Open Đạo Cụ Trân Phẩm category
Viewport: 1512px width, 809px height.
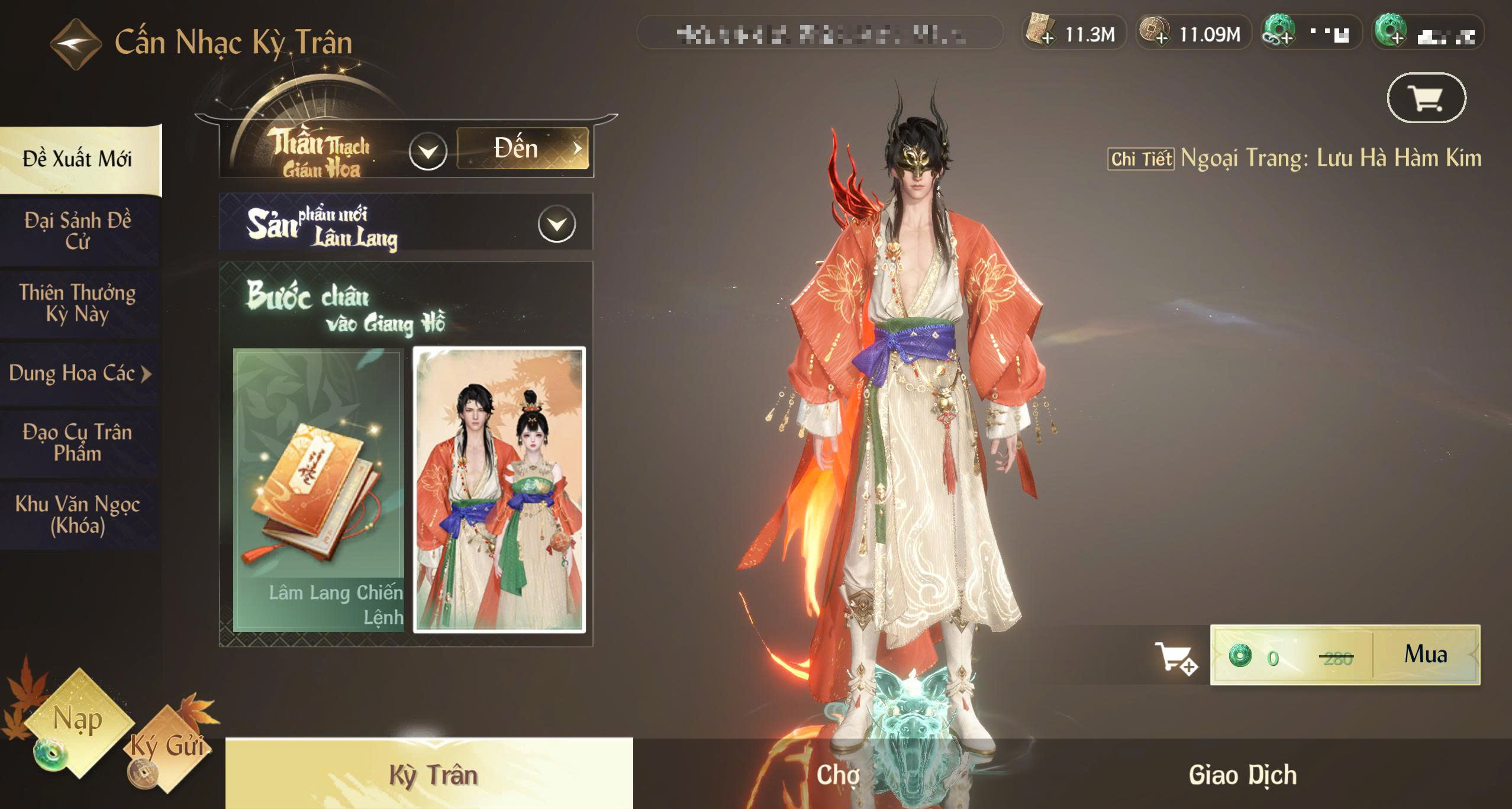coord(78,442)
